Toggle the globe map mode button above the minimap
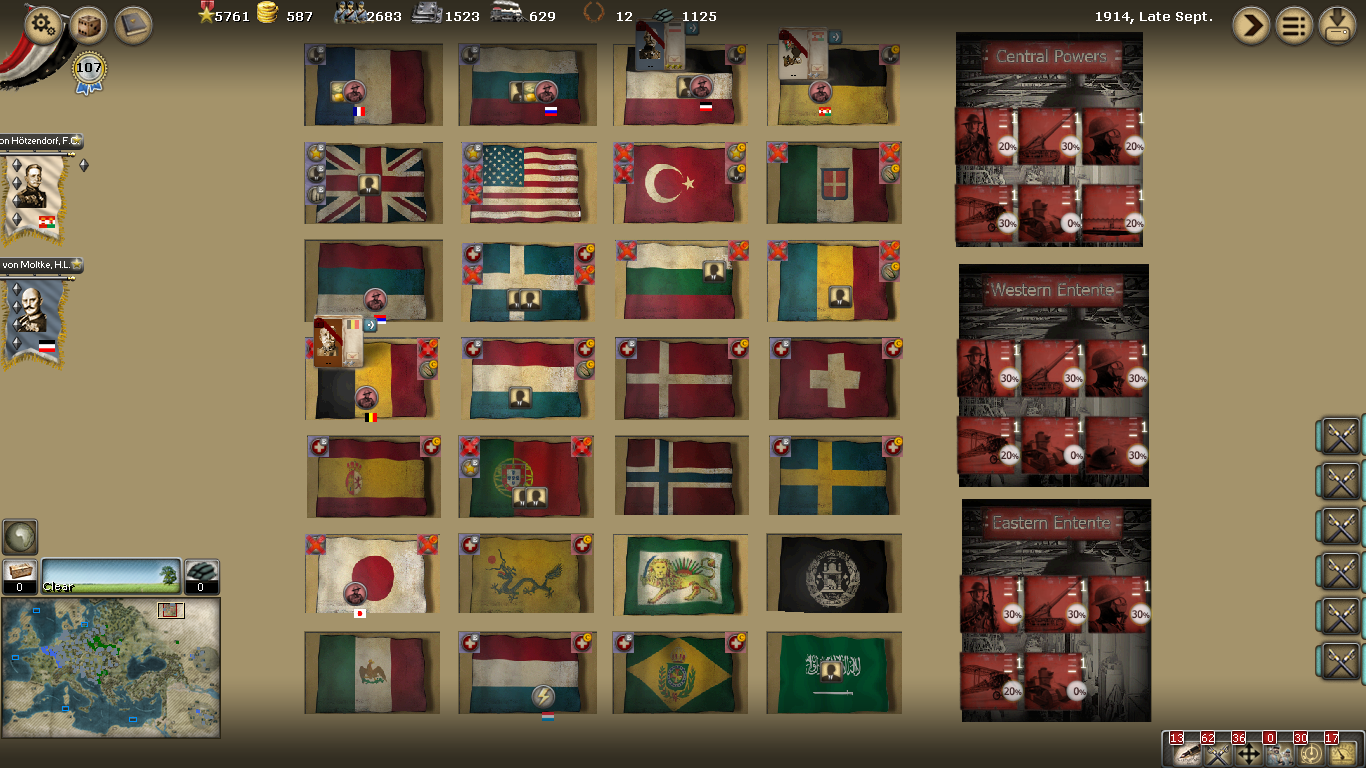Viewport: 1366px width, 768px height. point(20,538)
